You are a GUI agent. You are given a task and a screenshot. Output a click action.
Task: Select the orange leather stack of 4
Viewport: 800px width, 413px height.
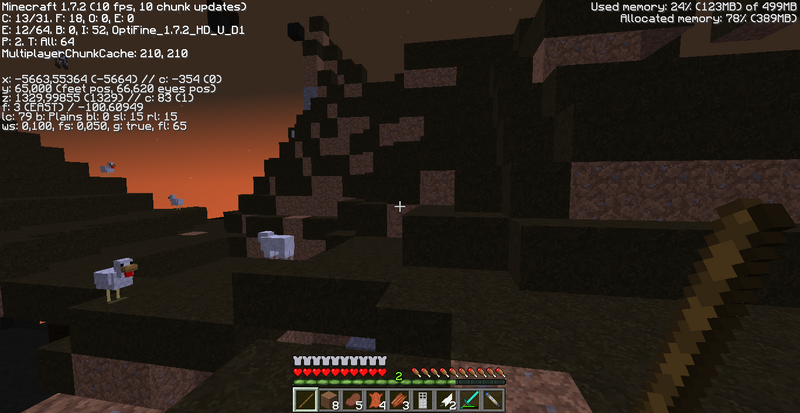(x=375, y=400)
